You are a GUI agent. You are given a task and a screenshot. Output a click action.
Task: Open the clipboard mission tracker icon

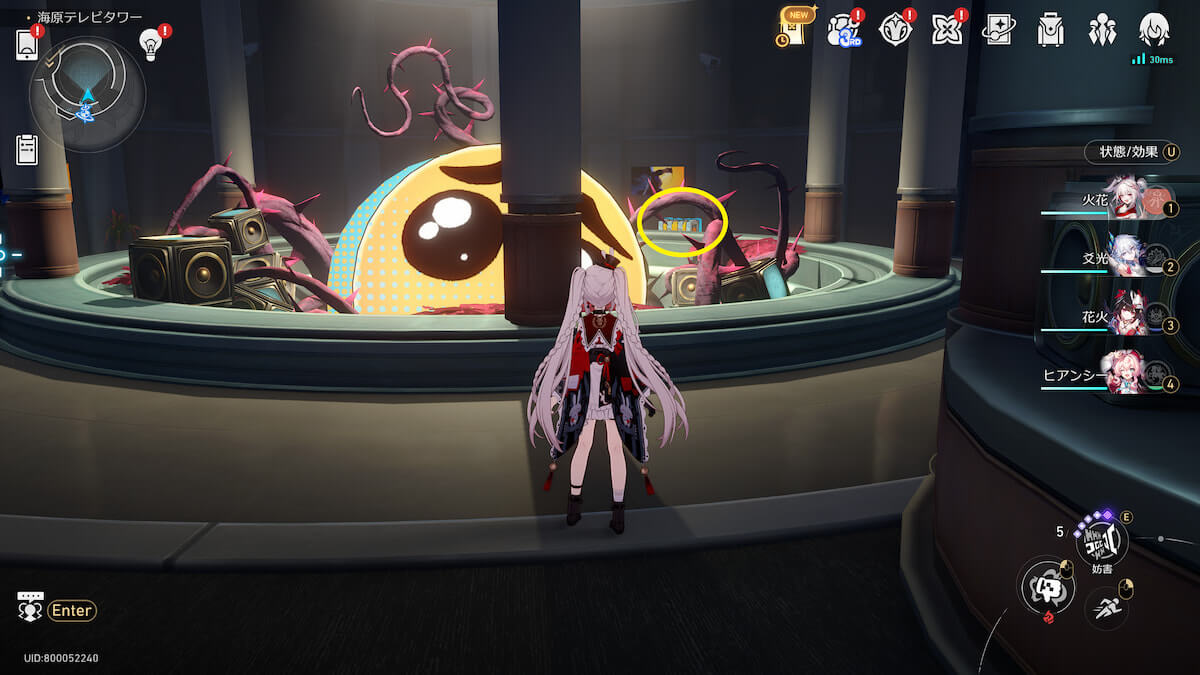[x=27, y=149]
